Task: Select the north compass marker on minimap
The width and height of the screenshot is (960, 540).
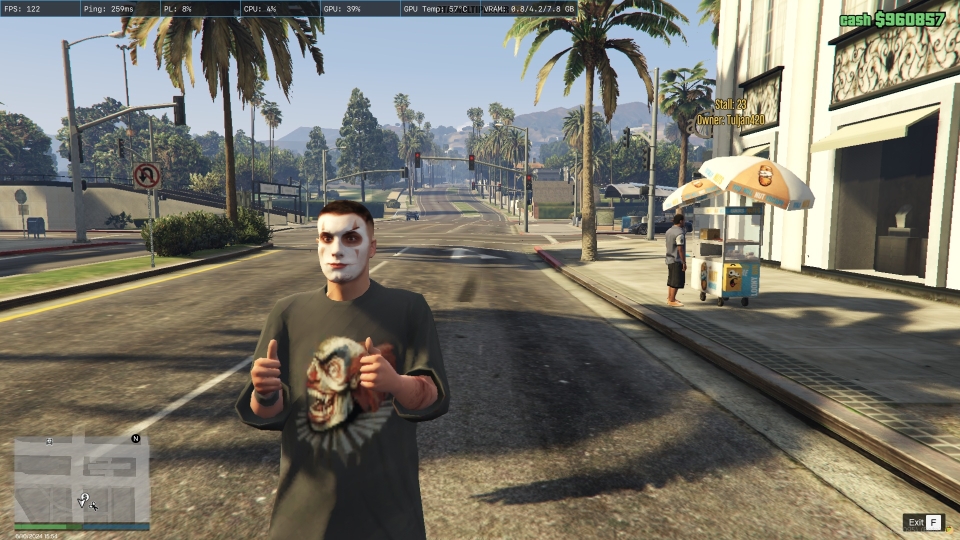Action: click(x=135, y=439)
